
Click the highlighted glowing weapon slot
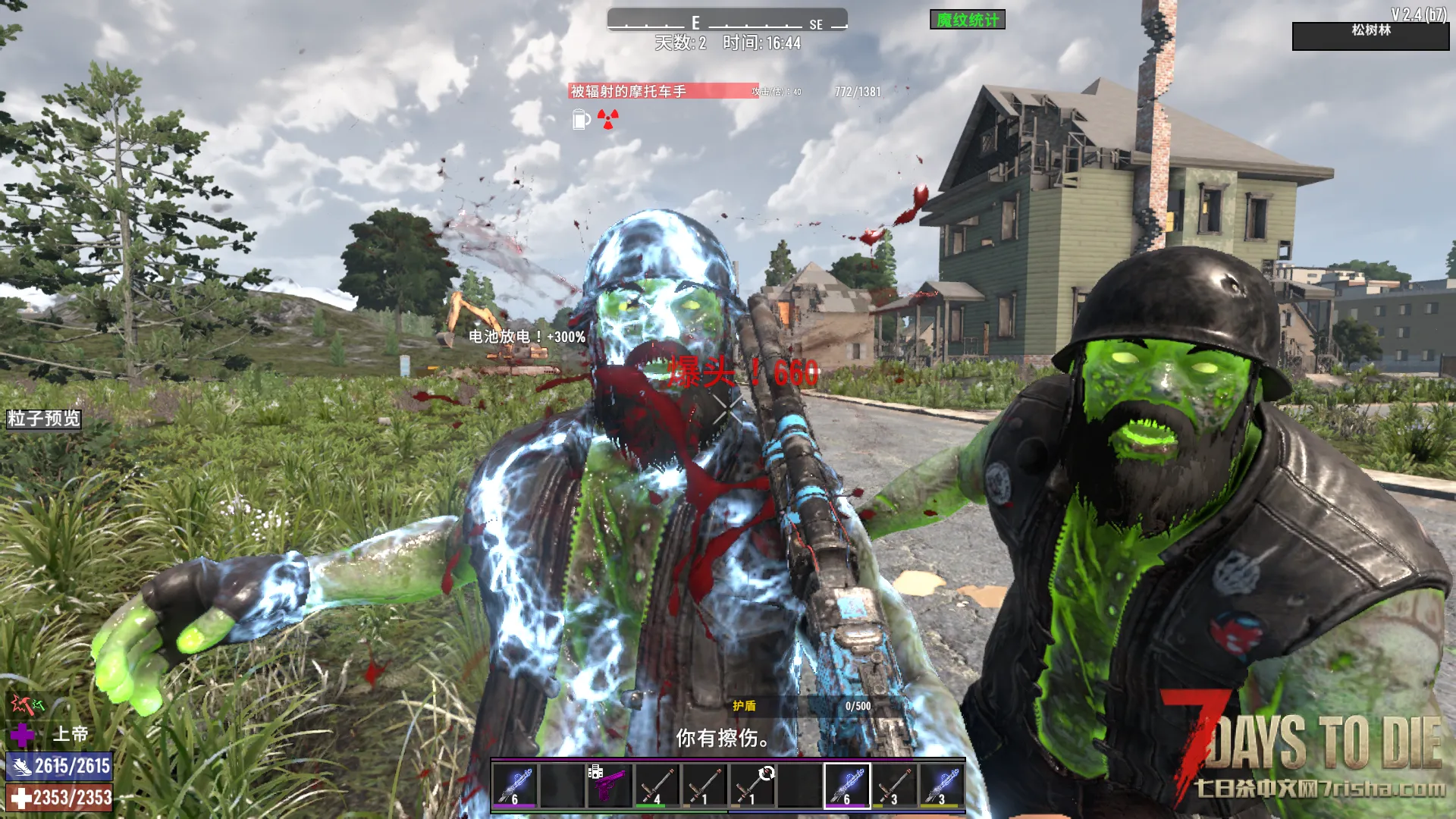(x=847, y=784)
